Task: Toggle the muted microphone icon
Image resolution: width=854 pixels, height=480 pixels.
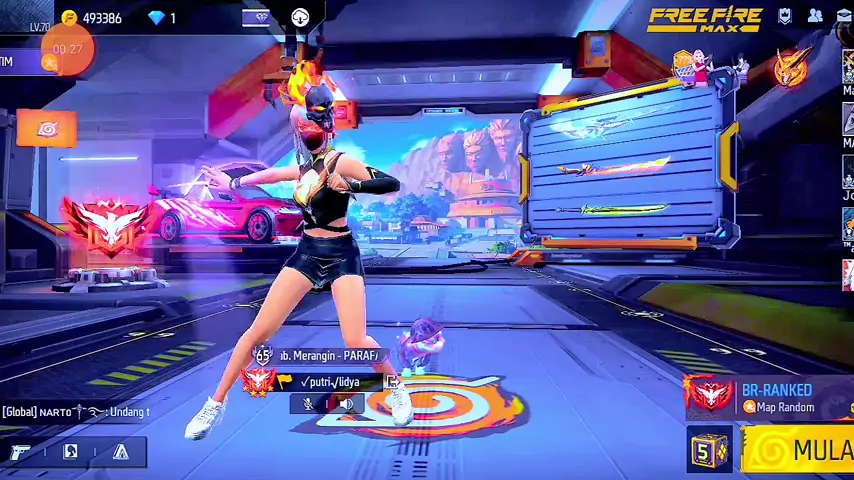Action: [x=308, y=403]
